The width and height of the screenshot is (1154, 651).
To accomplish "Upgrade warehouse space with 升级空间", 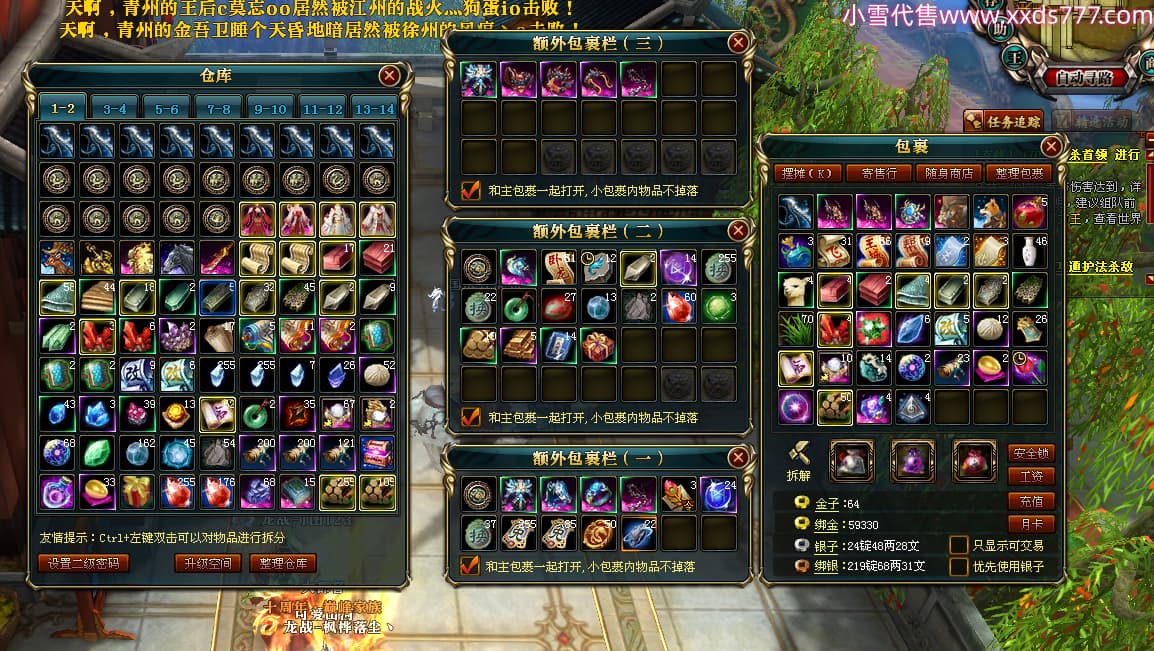I will [208, 563].
